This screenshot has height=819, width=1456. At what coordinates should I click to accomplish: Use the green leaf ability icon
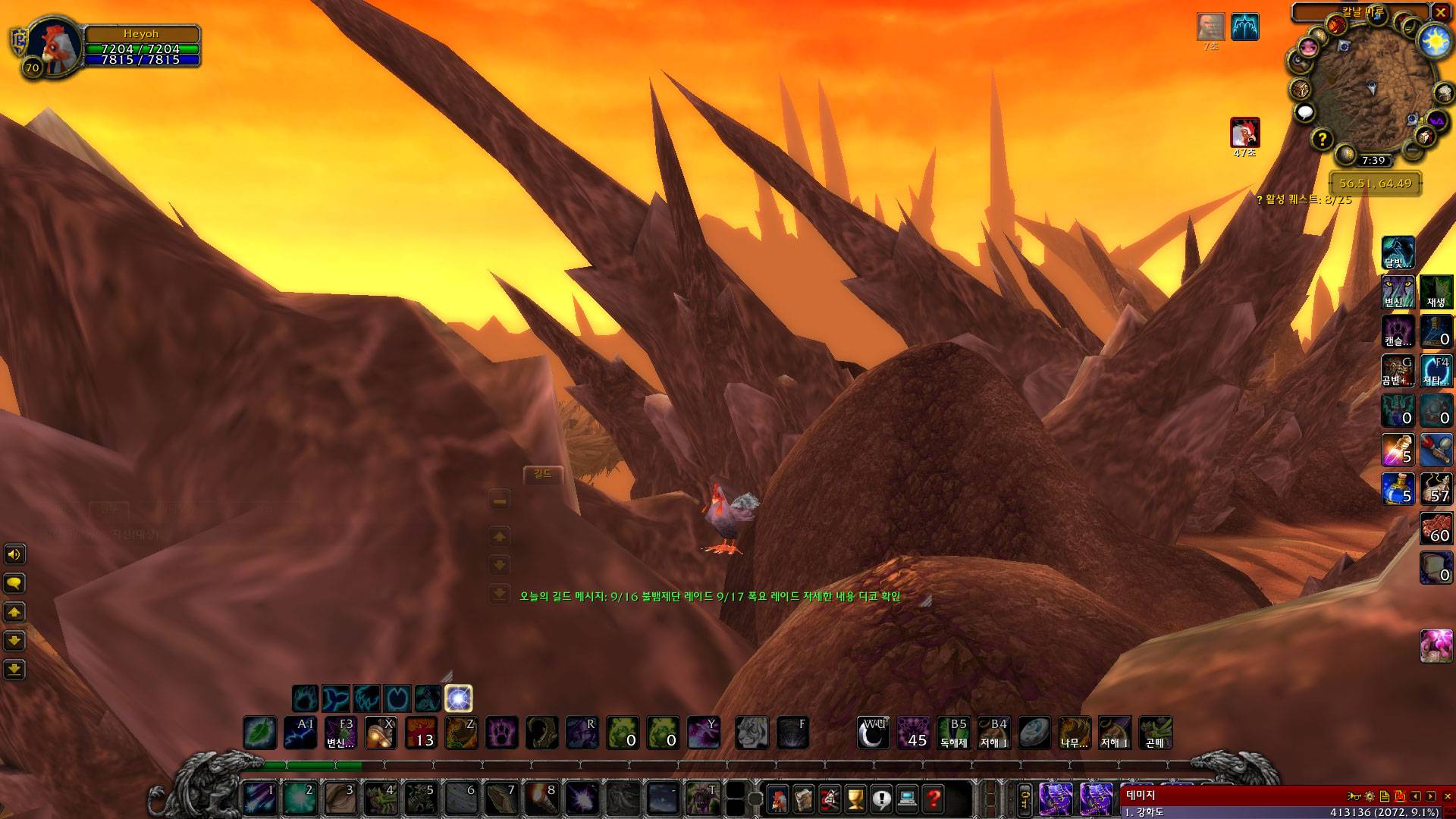click(x=259, y=733)
